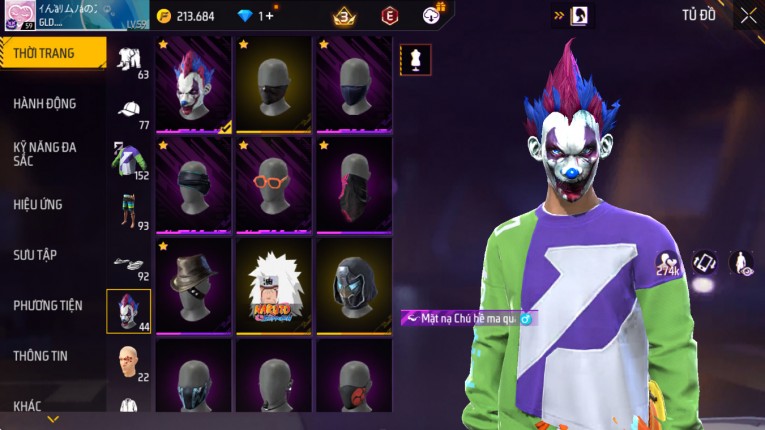Open the shorts category with 93 items
Screen dimensions: 765x430
[129, 212]
